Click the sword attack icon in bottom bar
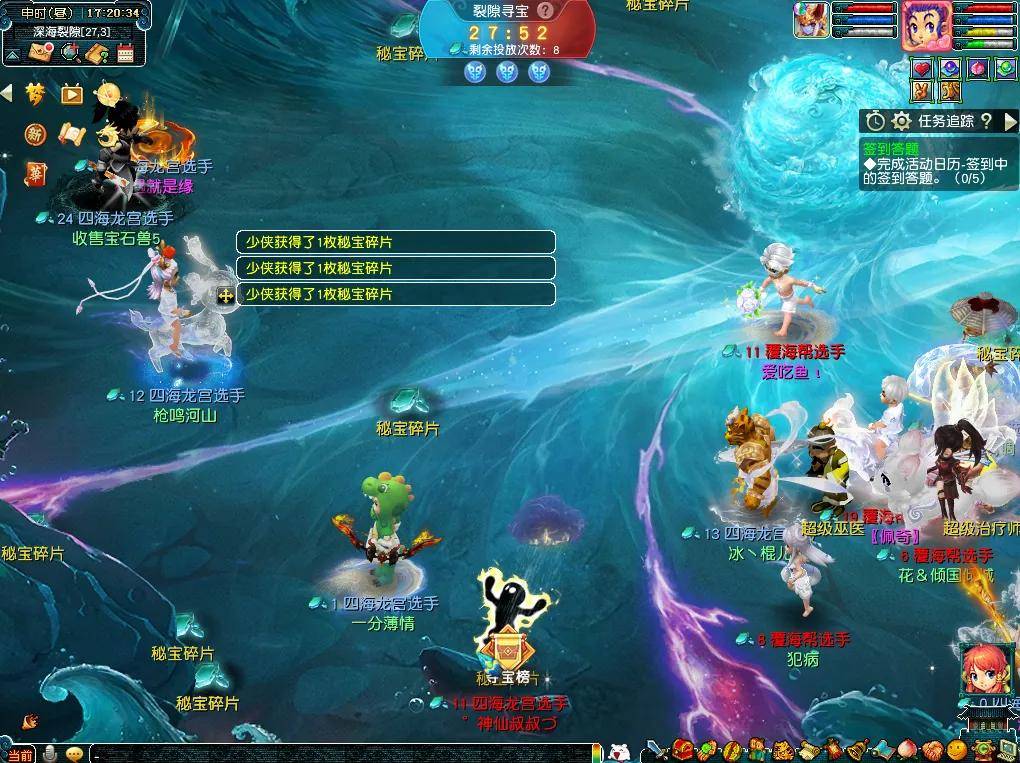The height and width of the screenshot is (763, 1020). [x=655, y=749]
